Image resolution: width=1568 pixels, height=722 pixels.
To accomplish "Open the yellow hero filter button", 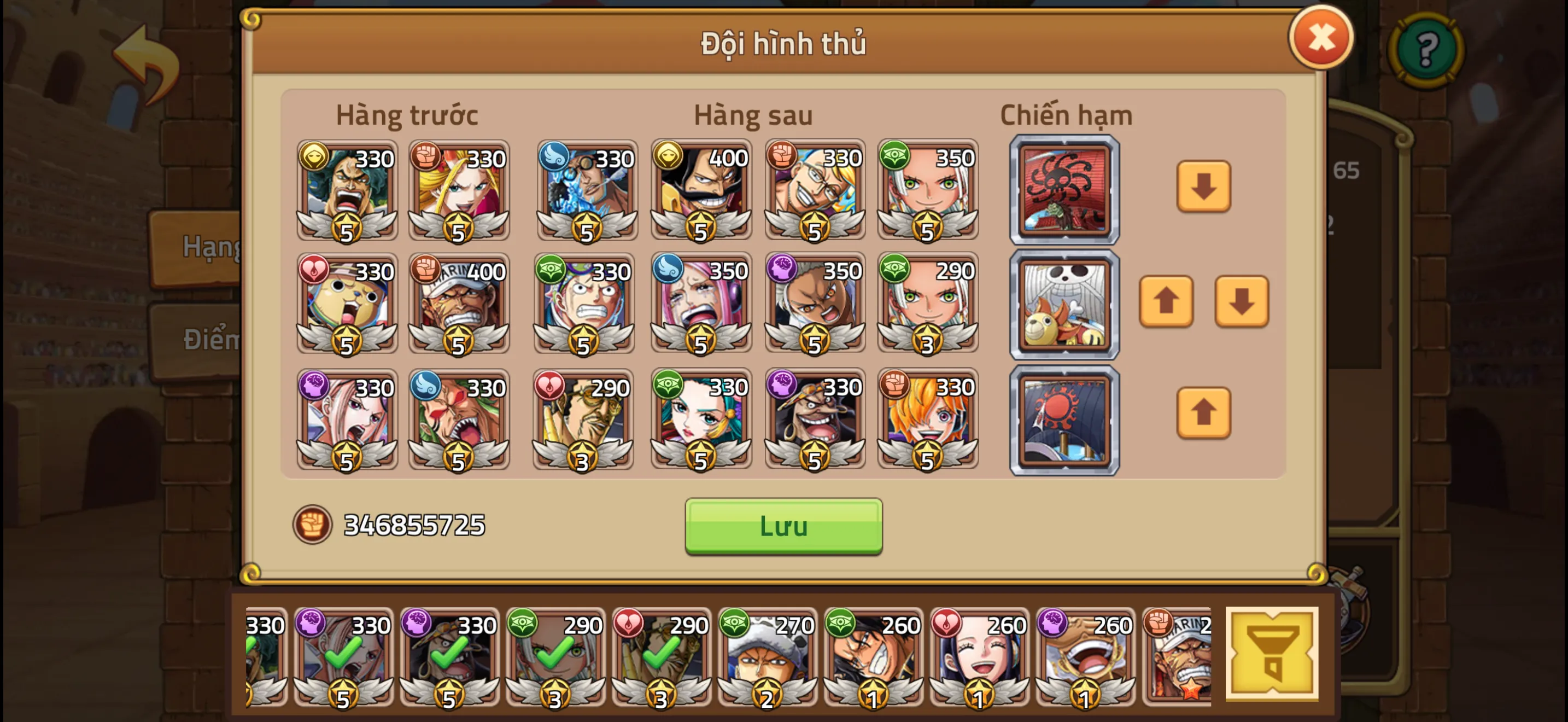I will (x=1271, y=654).
